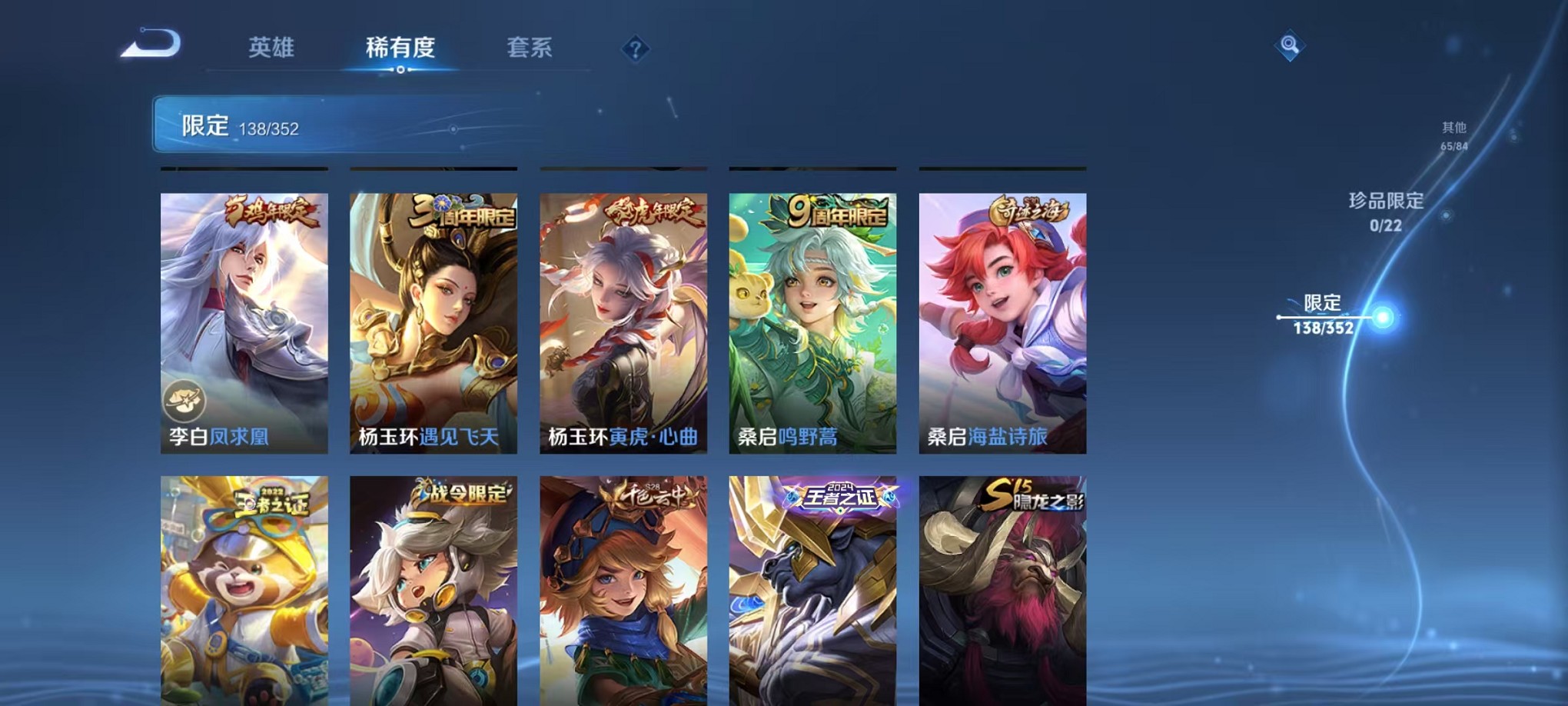This screenshot has height=706, width=1568.
Task: Open the 李白 凤求凰 skin thumbnail
Action: 244,323
